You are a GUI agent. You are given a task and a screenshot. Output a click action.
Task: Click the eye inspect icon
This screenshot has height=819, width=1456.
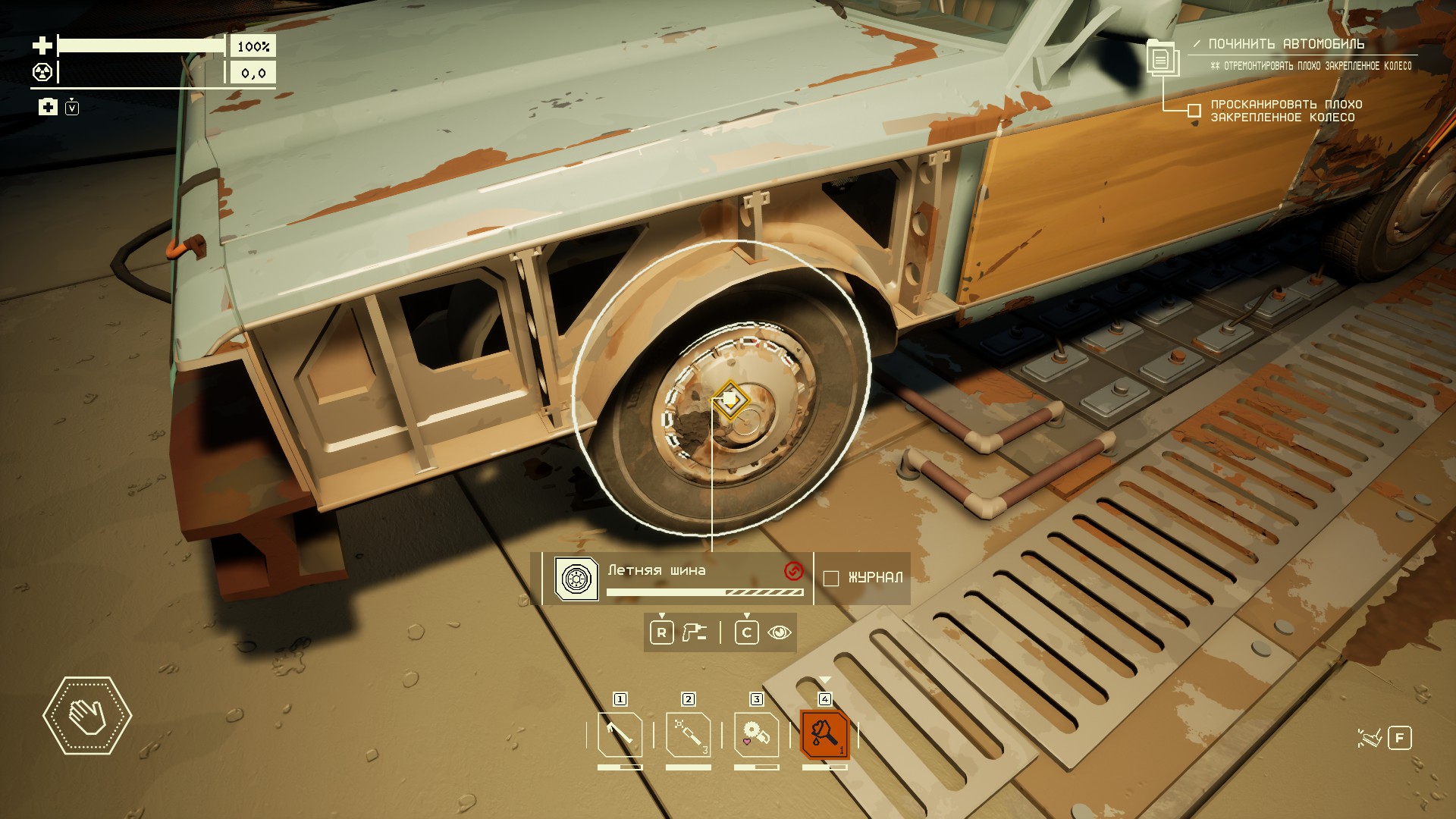point(780,632)
